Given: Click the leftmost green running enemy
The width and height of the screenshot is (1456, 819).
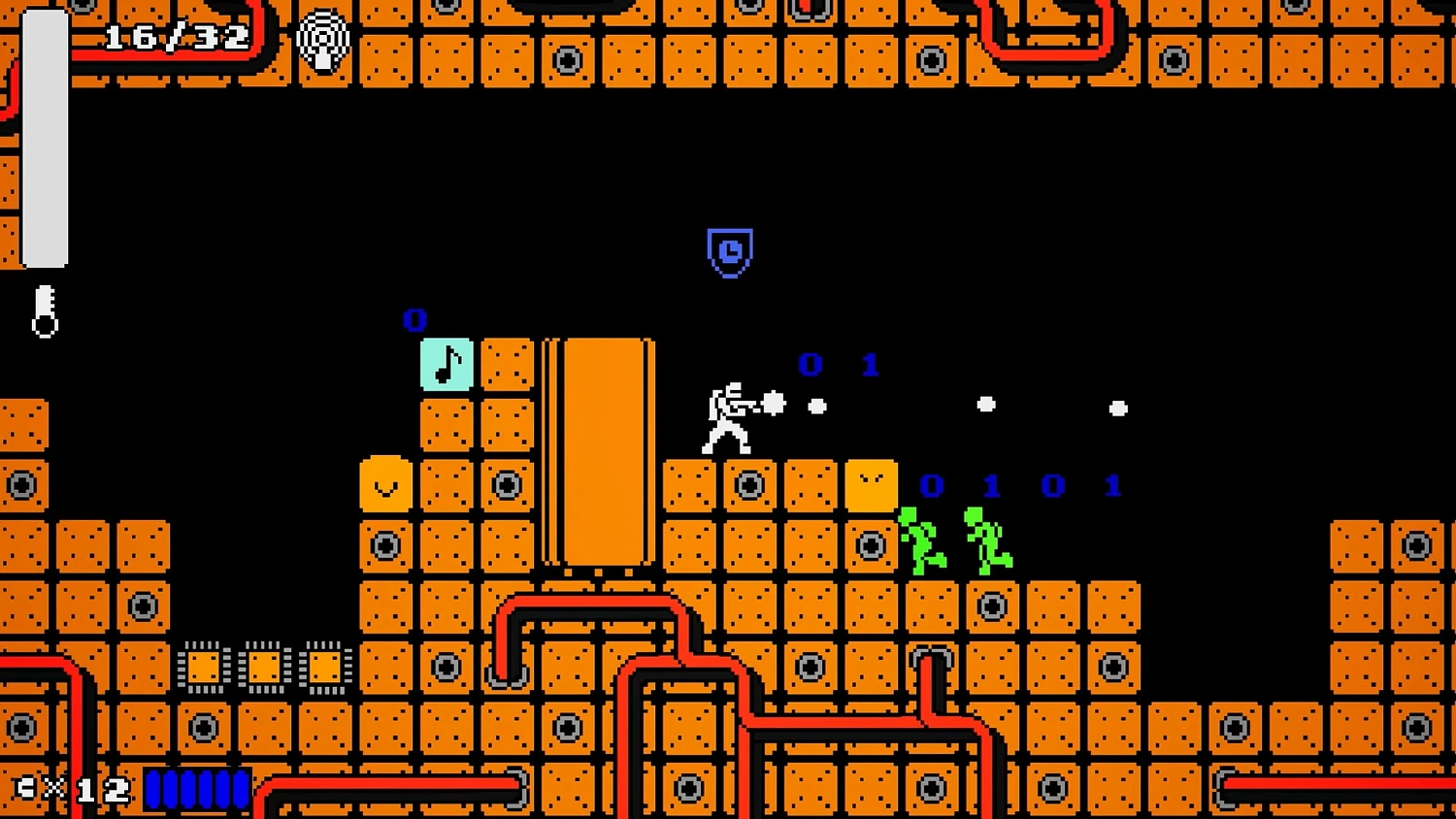Looking at the screenshot, I should [x=920, y=539].
